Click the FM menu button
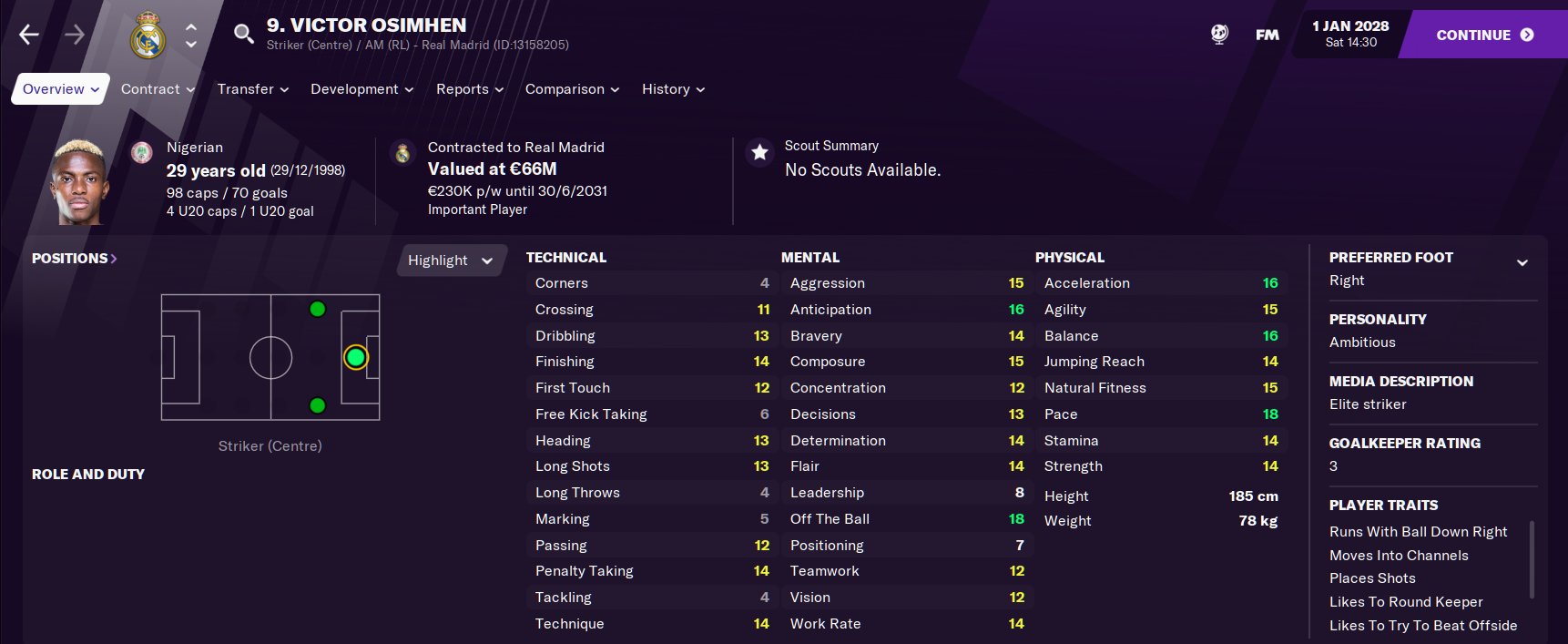 1267,35
